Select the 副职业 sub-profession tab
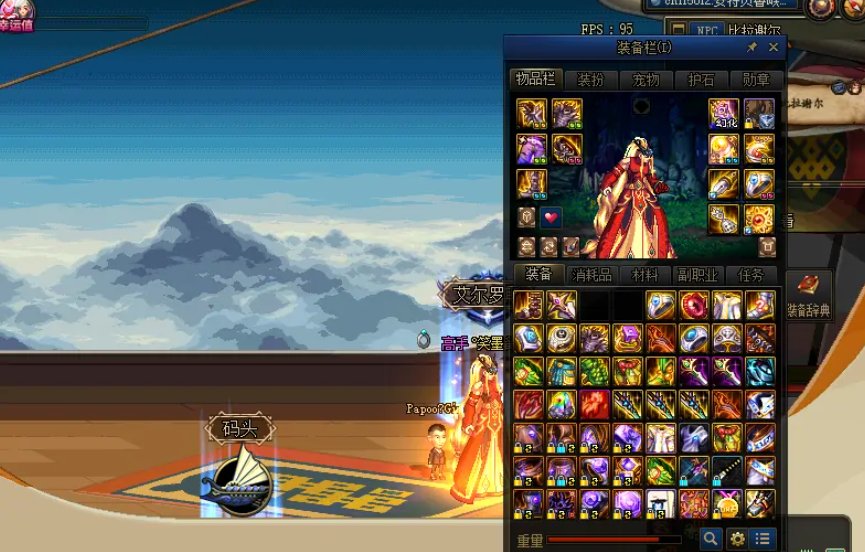 (698, 275)
